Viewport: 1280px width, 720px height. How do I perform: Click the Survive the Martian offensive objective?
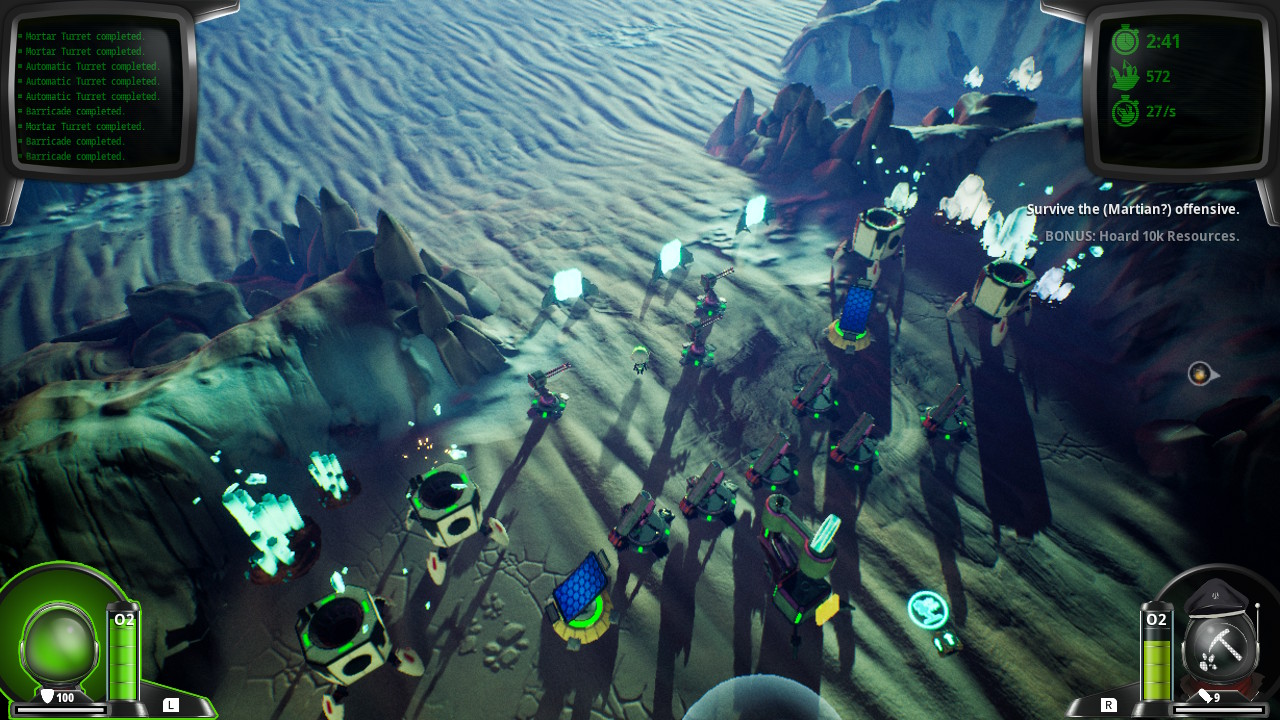(1132, 209)
